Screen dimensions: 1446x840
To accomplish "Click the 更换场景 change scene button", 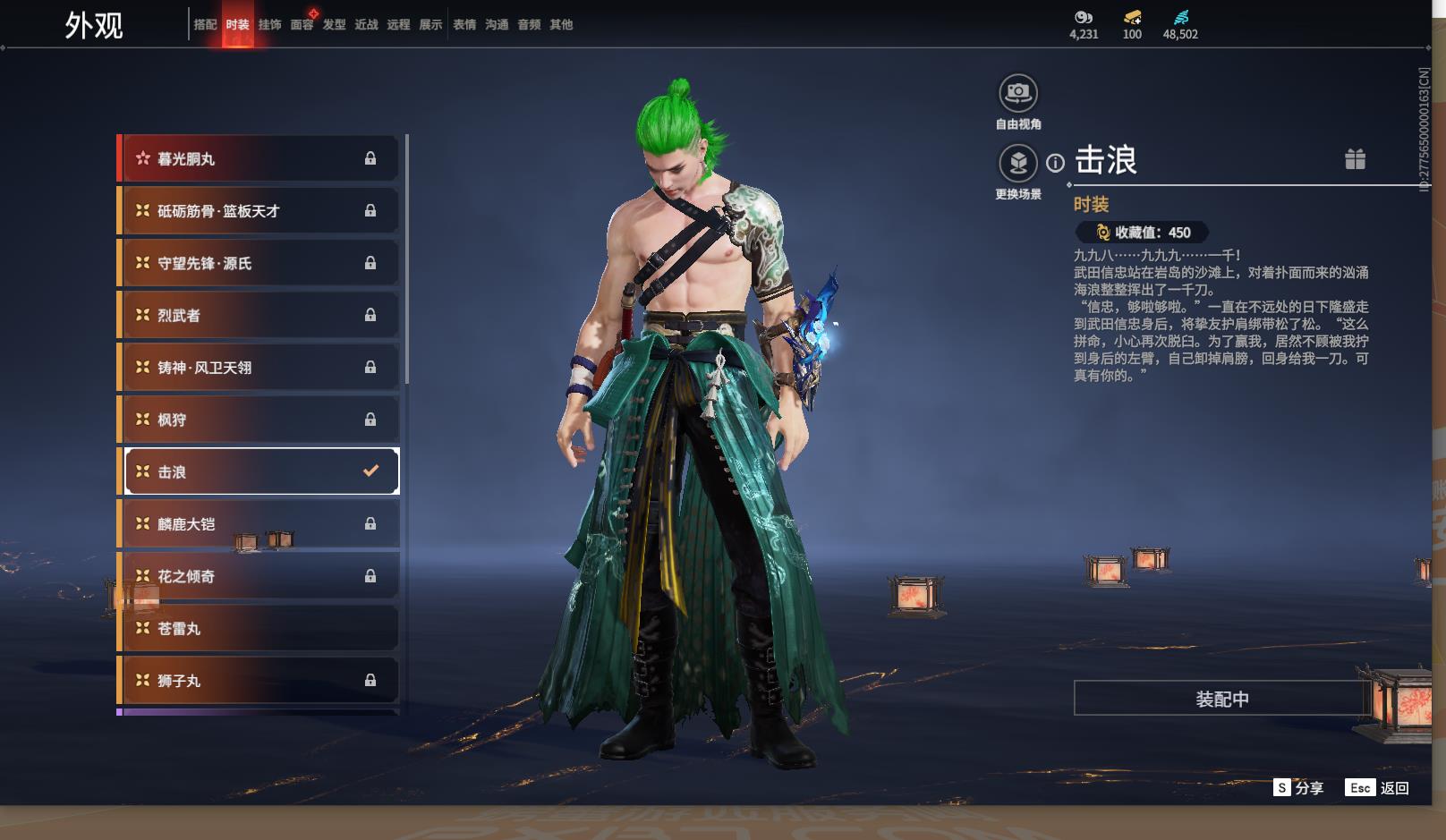I will click(1018, 164).
